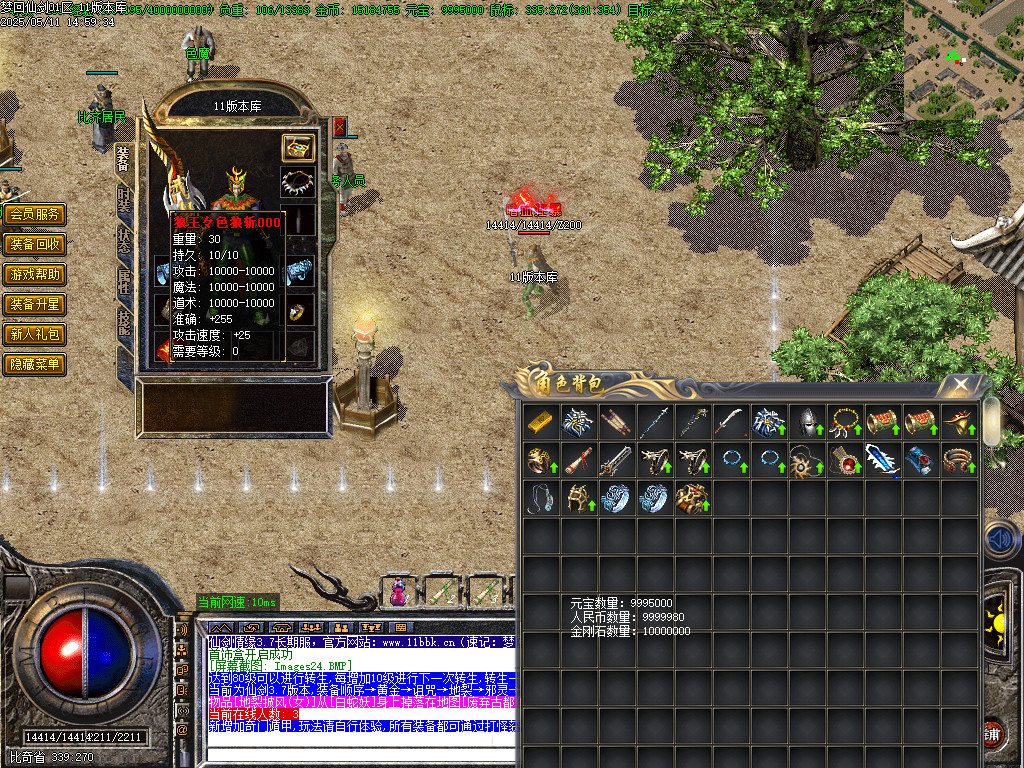Open 游戏帮助 game help
Viewport: 1024px width, 768px height.
tap(34, 274)
